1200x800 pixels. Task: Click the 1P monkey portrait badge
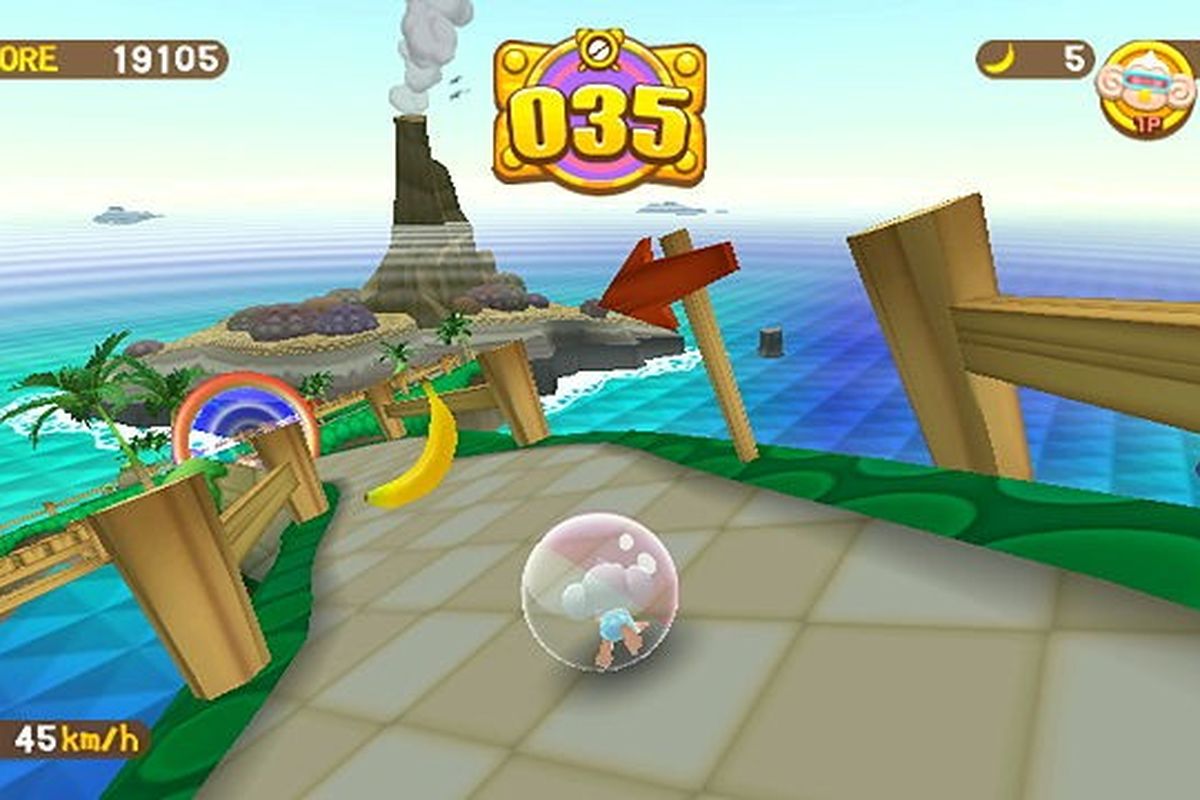[1146, 89]
